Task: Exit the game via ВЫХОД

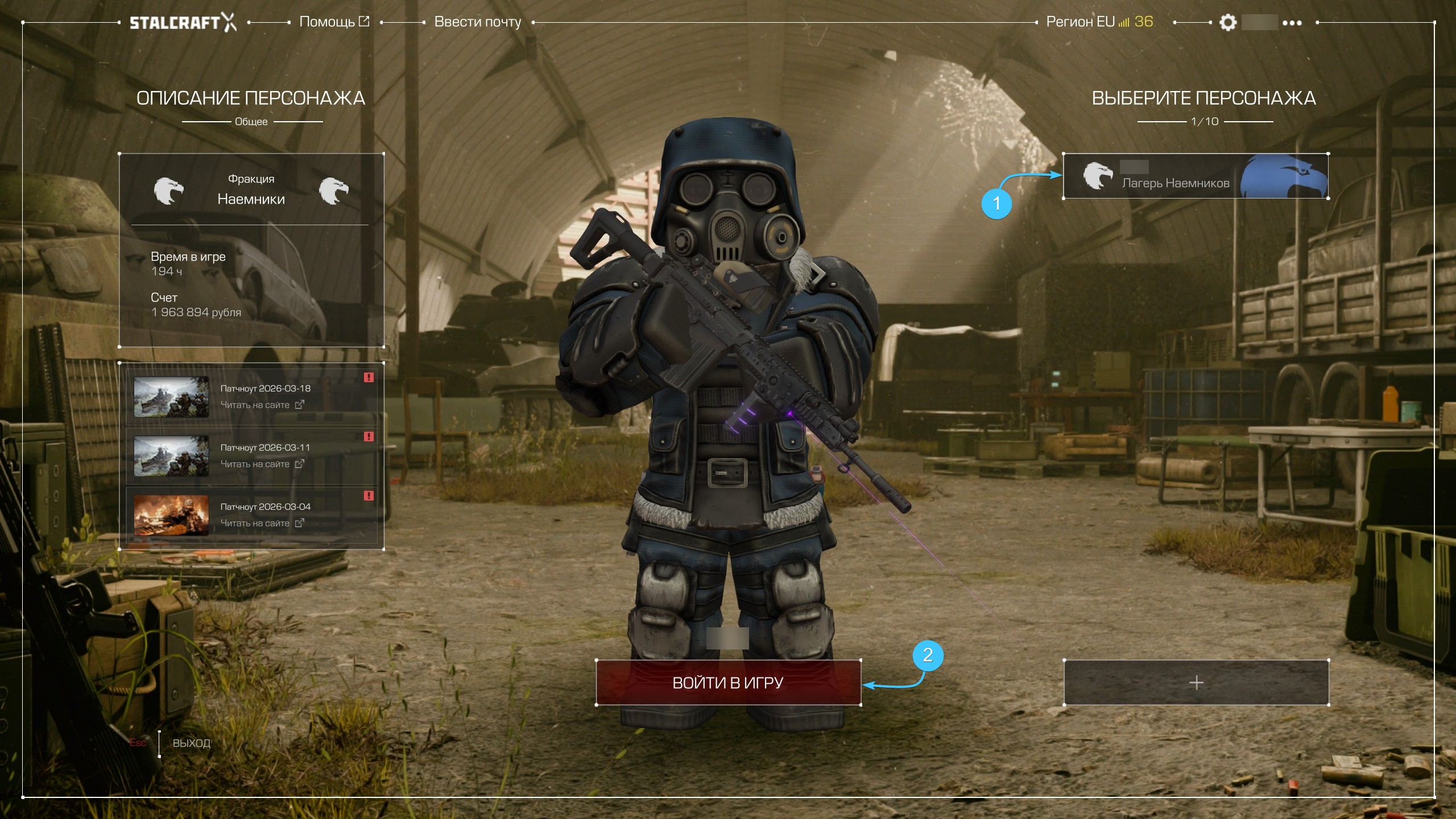Action: [x=191, y=743]
